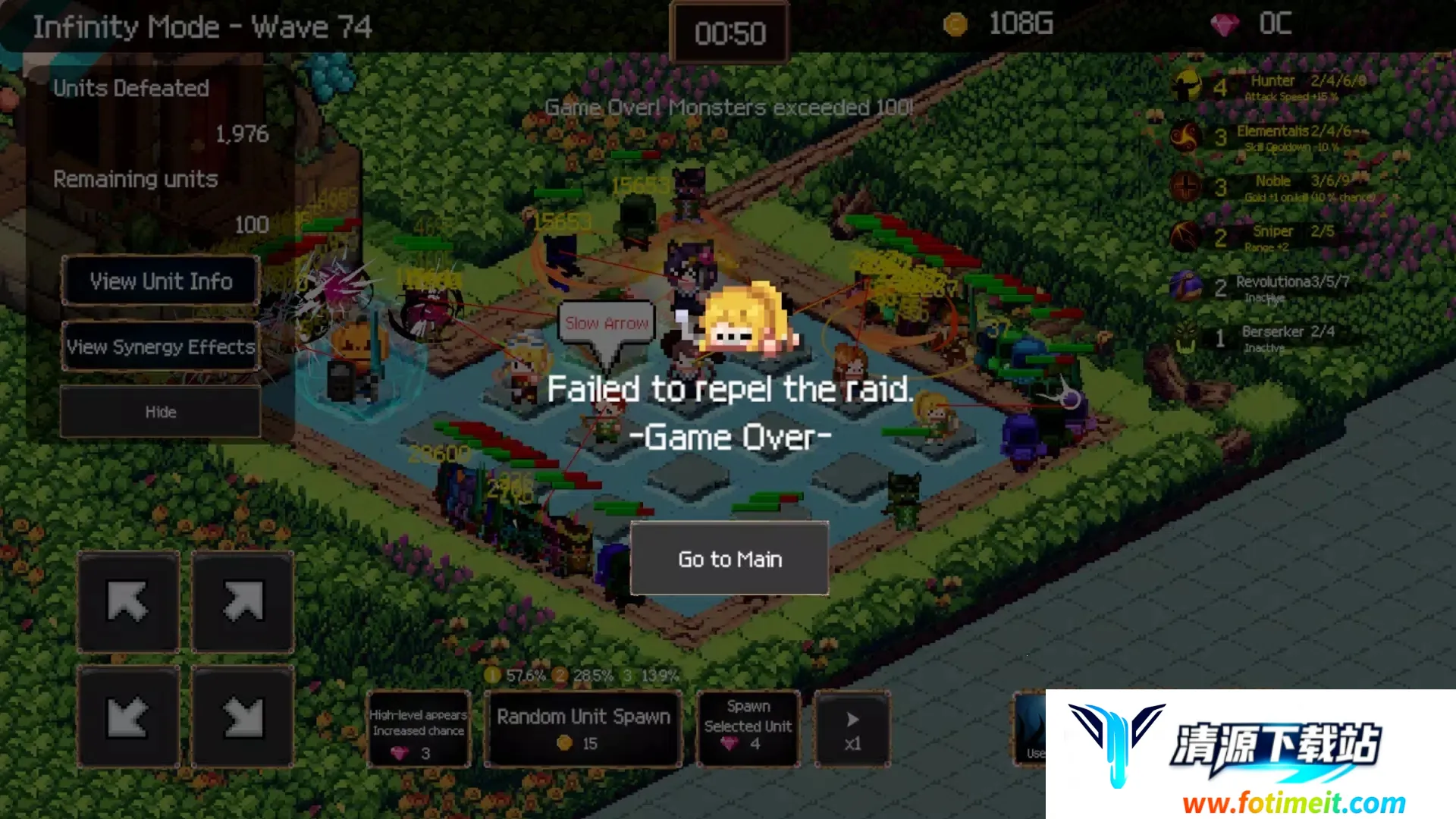Image resolution: width=1456 pixels, height=819 pixels.
Task: Toggle the x1 game speed button
Action: point(852,729)
